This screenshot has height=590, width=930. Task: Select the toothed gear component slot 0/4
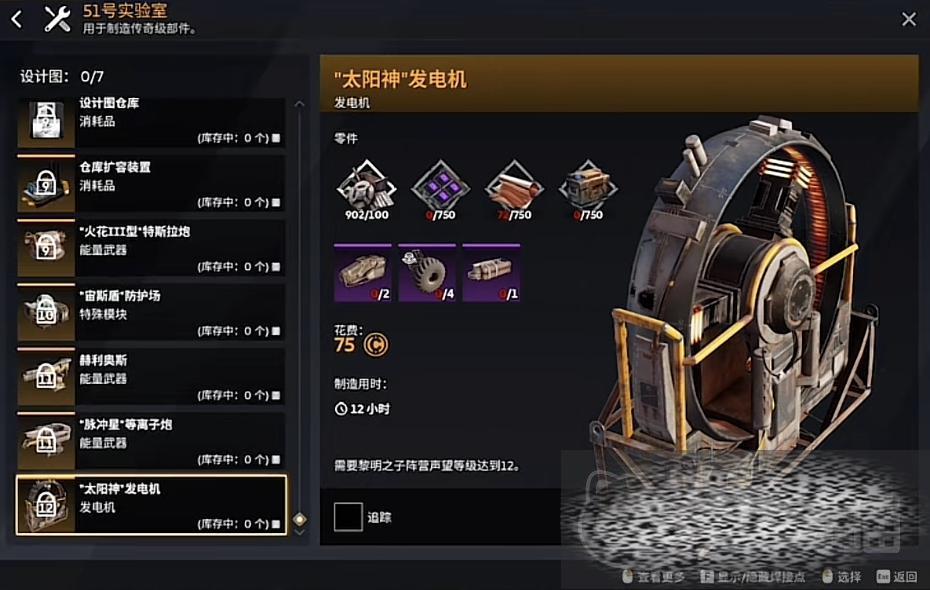tap(427, 273)
